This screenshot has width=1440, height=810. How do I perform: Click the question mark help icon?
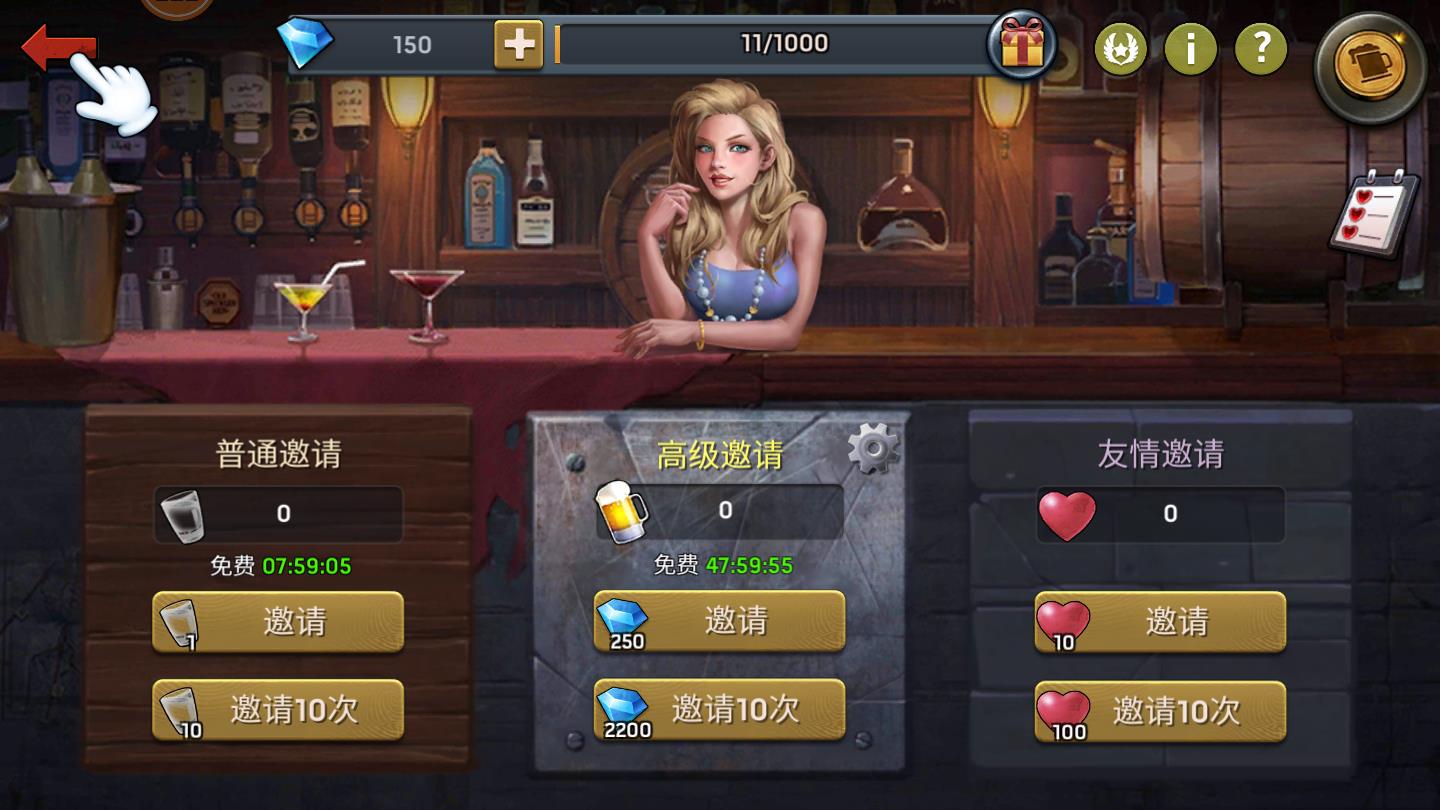coord(1261,47)
